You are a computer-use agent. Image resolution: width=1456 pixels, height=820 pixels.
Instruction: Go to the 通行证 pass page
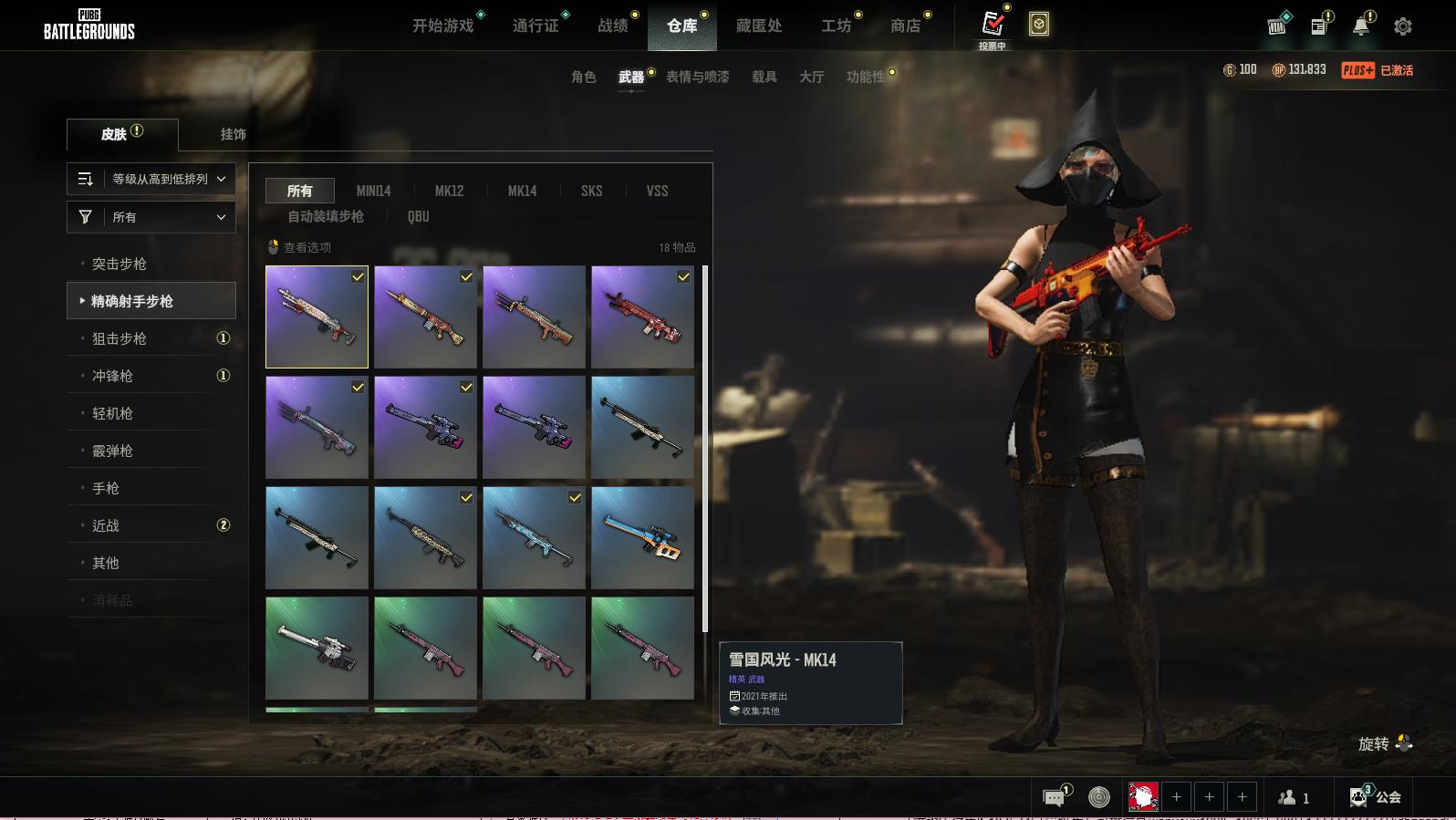[x=536, y=26]
